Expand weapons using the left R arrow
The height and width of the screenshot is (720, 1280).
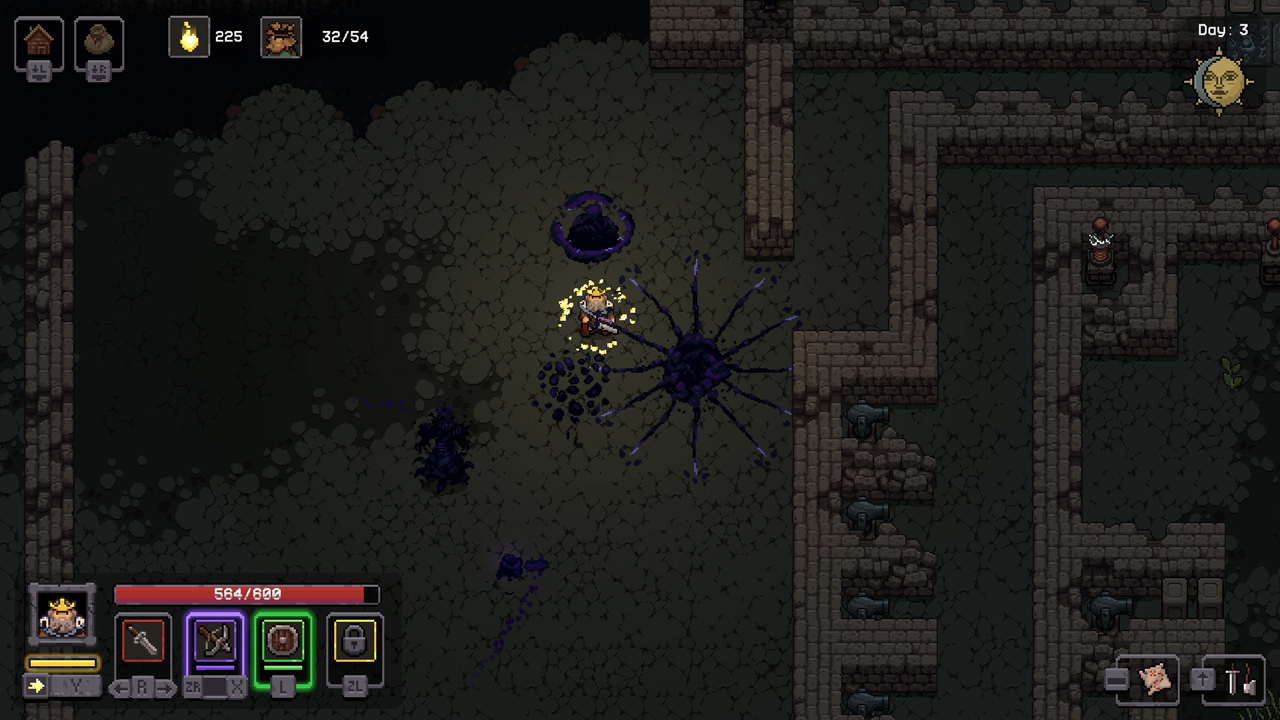(121, 687)
